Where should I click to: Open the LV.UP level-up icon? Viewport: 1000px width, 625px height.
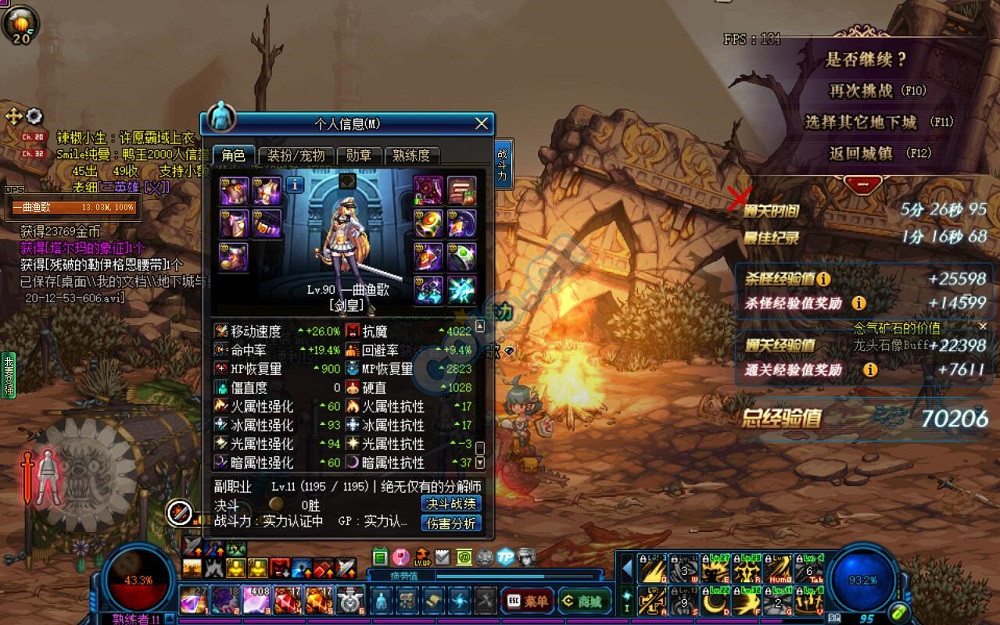(x=422, y=557)
